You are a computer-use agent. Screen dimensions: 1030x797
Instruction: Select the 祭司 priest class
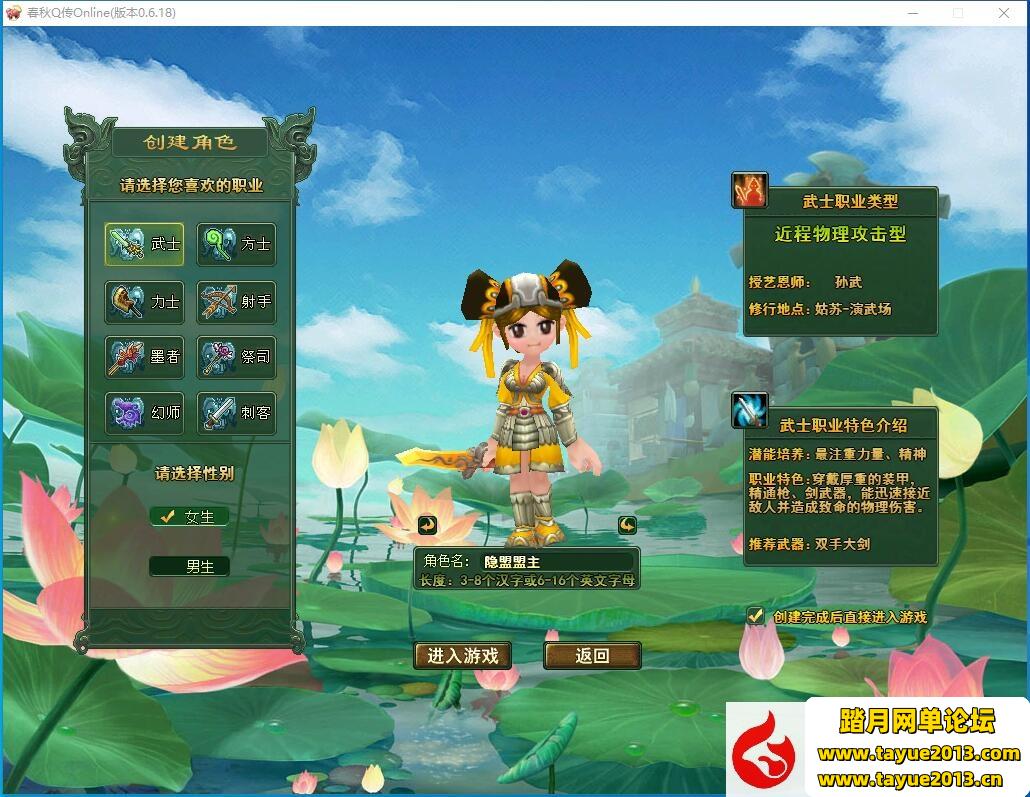point(236,356)
